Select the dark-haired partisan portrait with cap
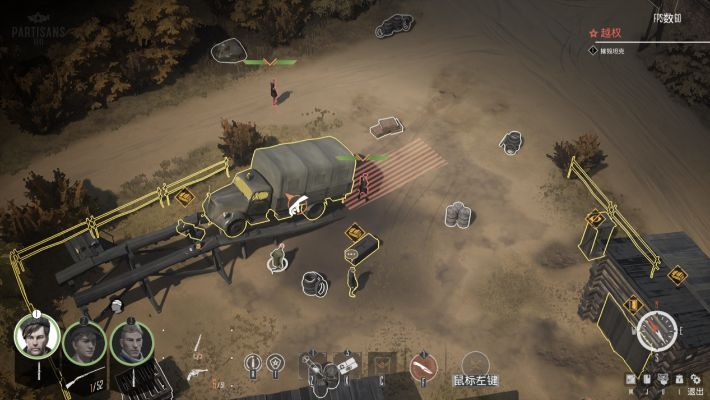 click(37, 338)
